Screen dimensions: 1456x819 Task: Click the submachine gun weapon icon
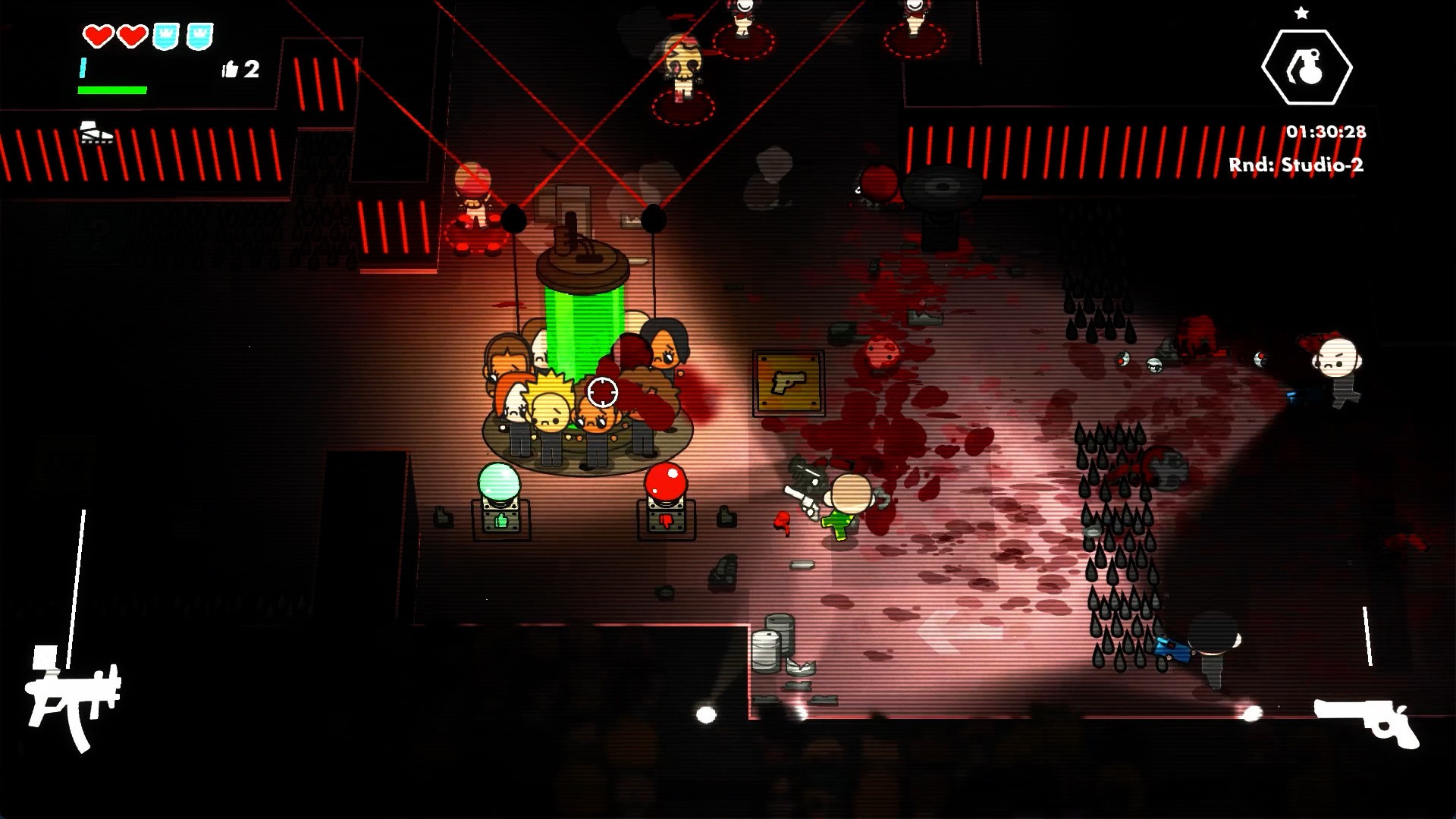(x=73, y=699)
